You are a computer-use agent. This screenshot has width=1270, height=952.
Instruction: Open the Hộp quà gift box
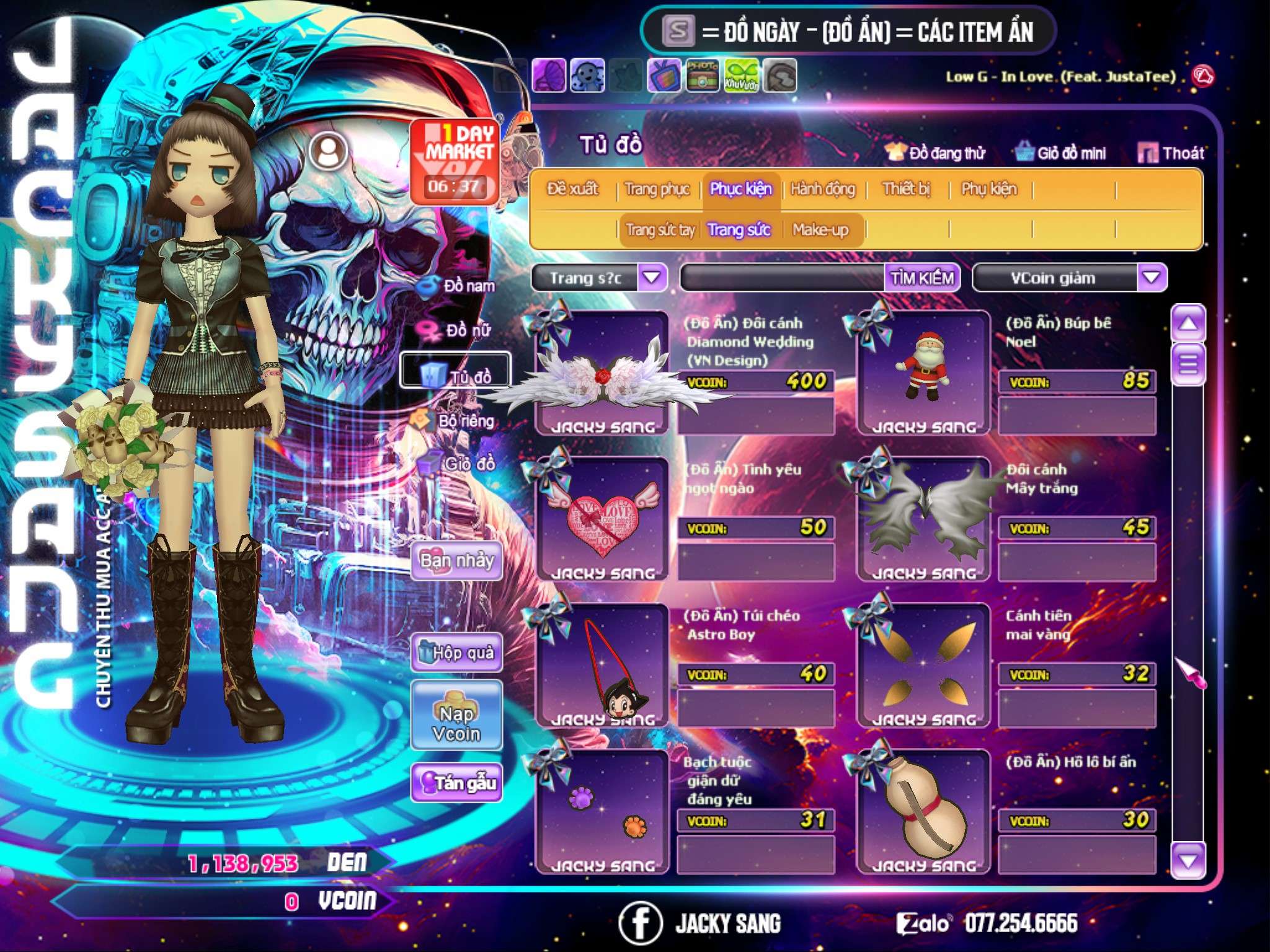click(456, 653)
